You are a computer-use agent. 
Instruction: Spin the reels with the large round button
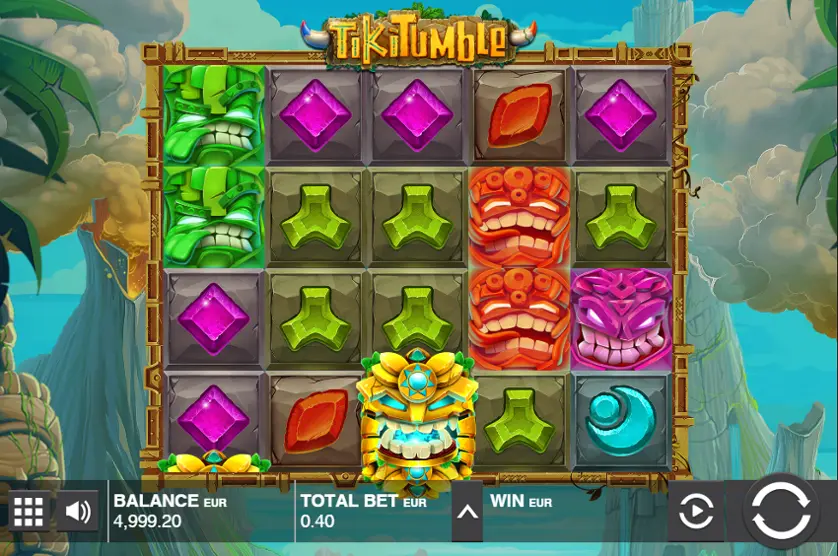780,510
